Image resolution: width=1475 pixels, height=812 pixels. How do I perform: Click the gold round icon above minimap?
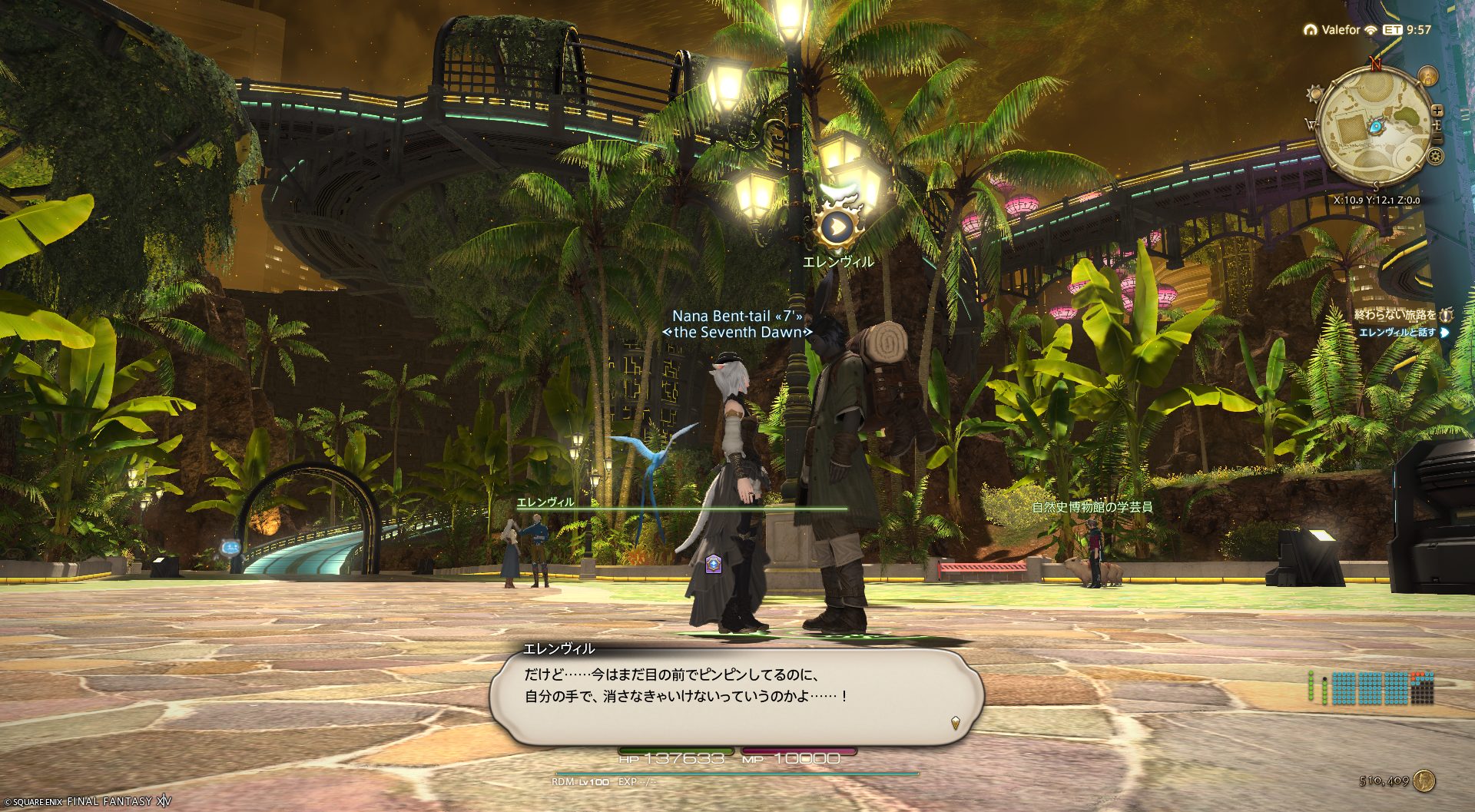1427,76
